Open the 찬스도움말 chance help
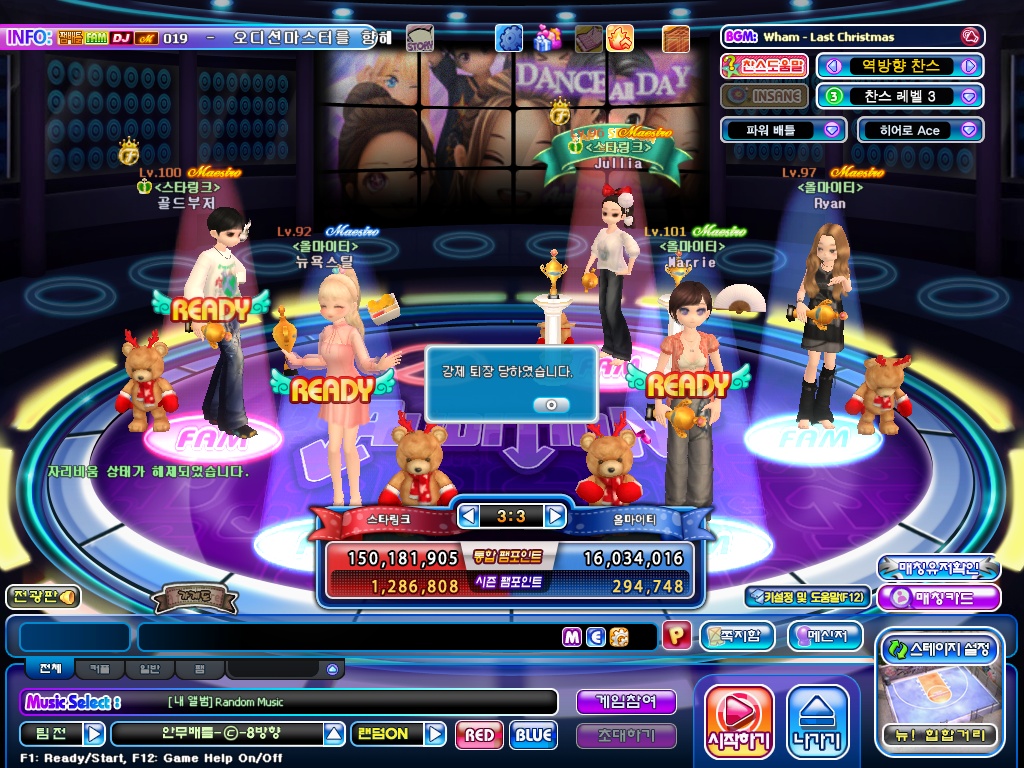This screenshot has width=1024, height=768. coord(764,66)
